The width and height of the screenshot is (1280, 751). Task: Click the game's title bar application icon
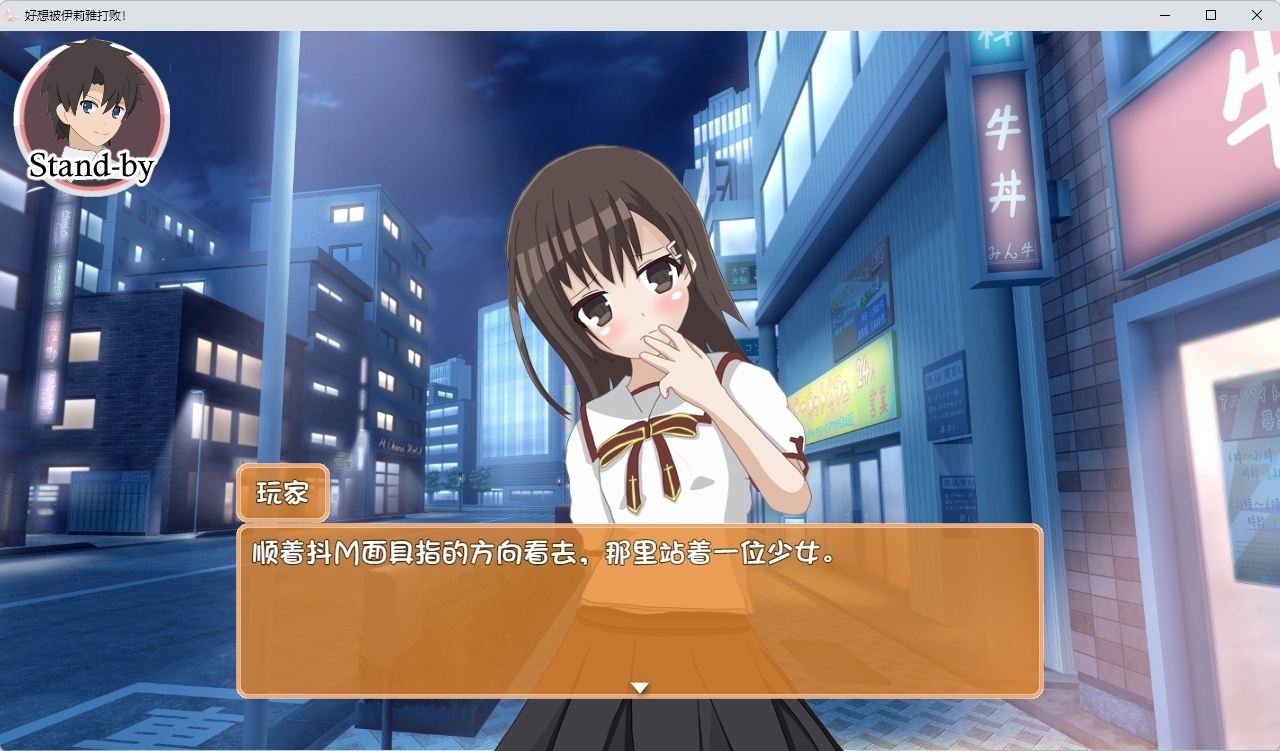(11, 15)
